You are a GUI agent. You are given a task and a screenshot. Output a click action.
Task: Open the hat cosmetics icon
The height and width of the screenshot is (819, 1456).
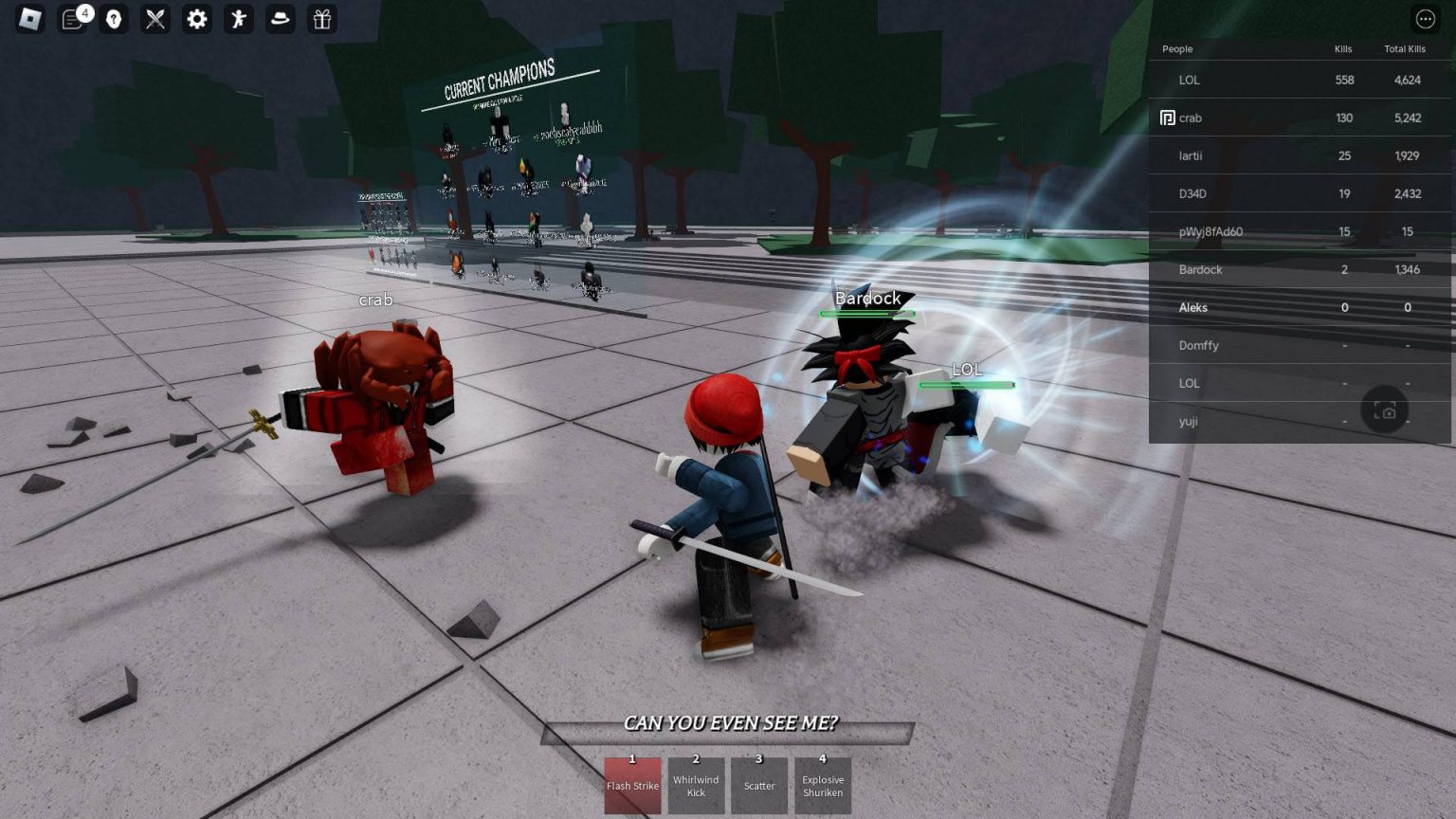tap(280, 19)
